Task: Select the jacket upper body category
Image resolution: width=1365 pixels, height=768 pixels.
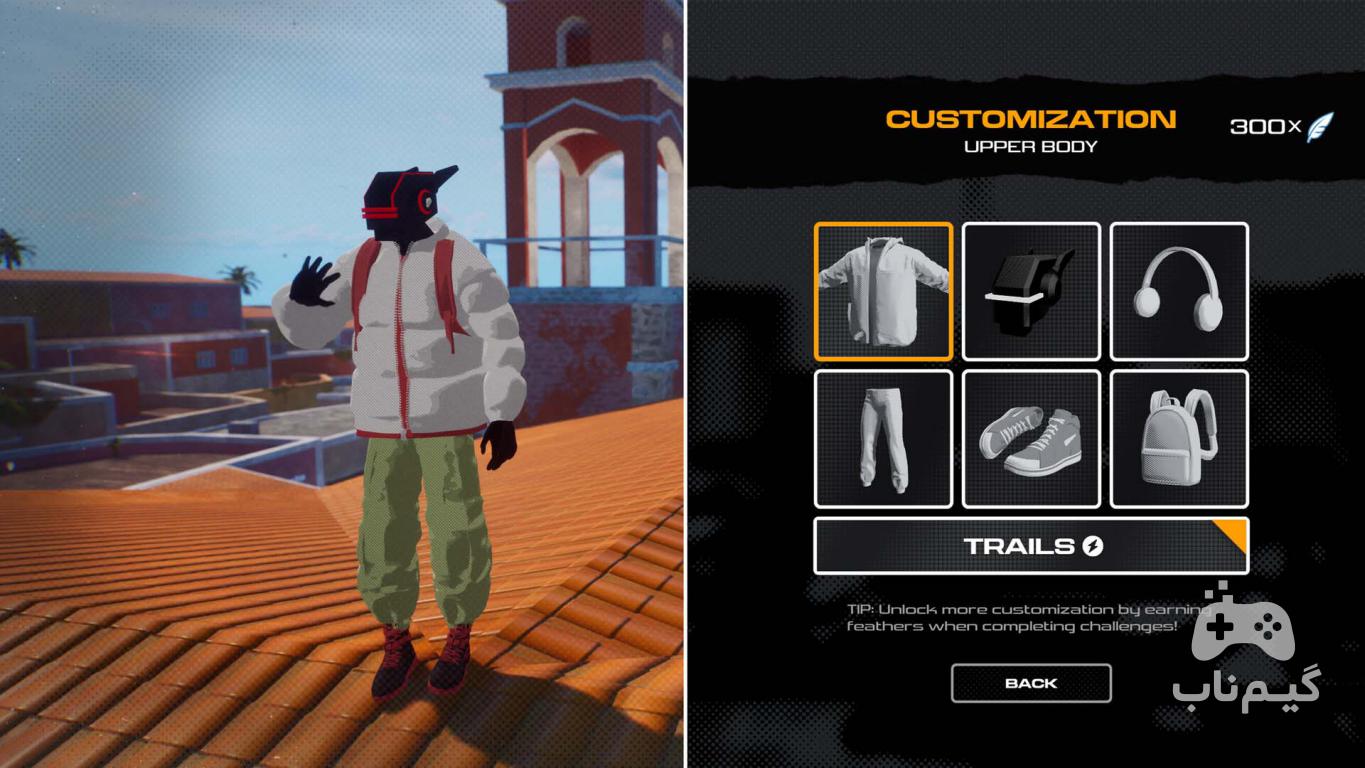Action: coord(883,291)
